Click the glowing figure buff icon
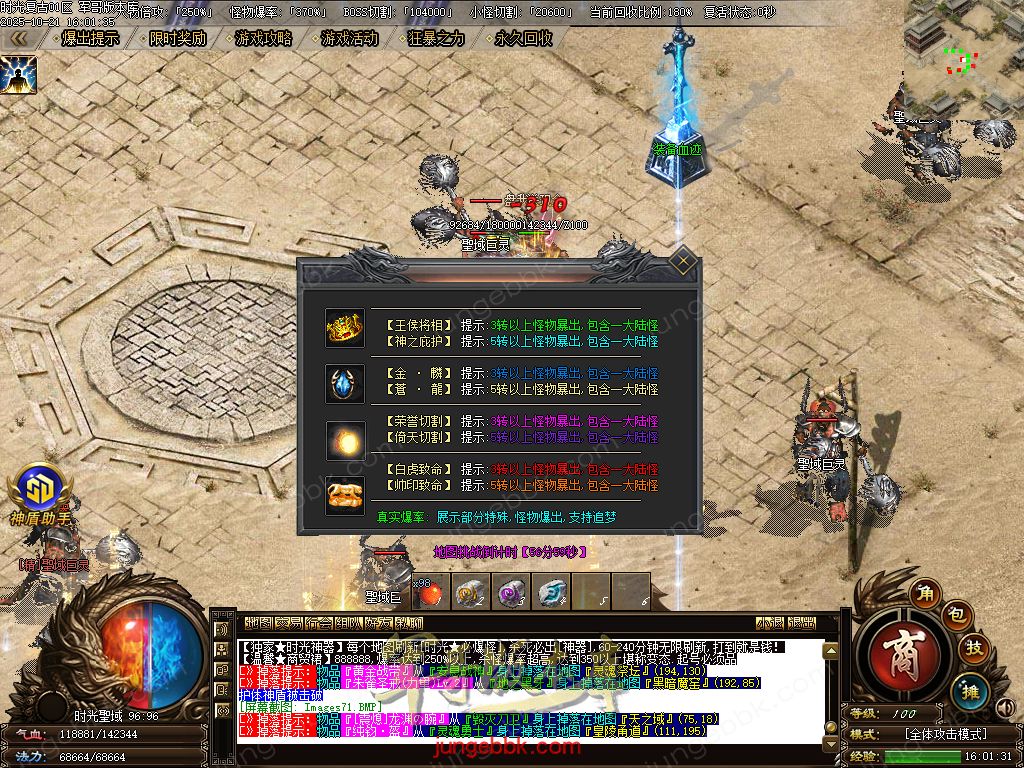The width and height of the screenshot is (1024, 768). point(19,73)
